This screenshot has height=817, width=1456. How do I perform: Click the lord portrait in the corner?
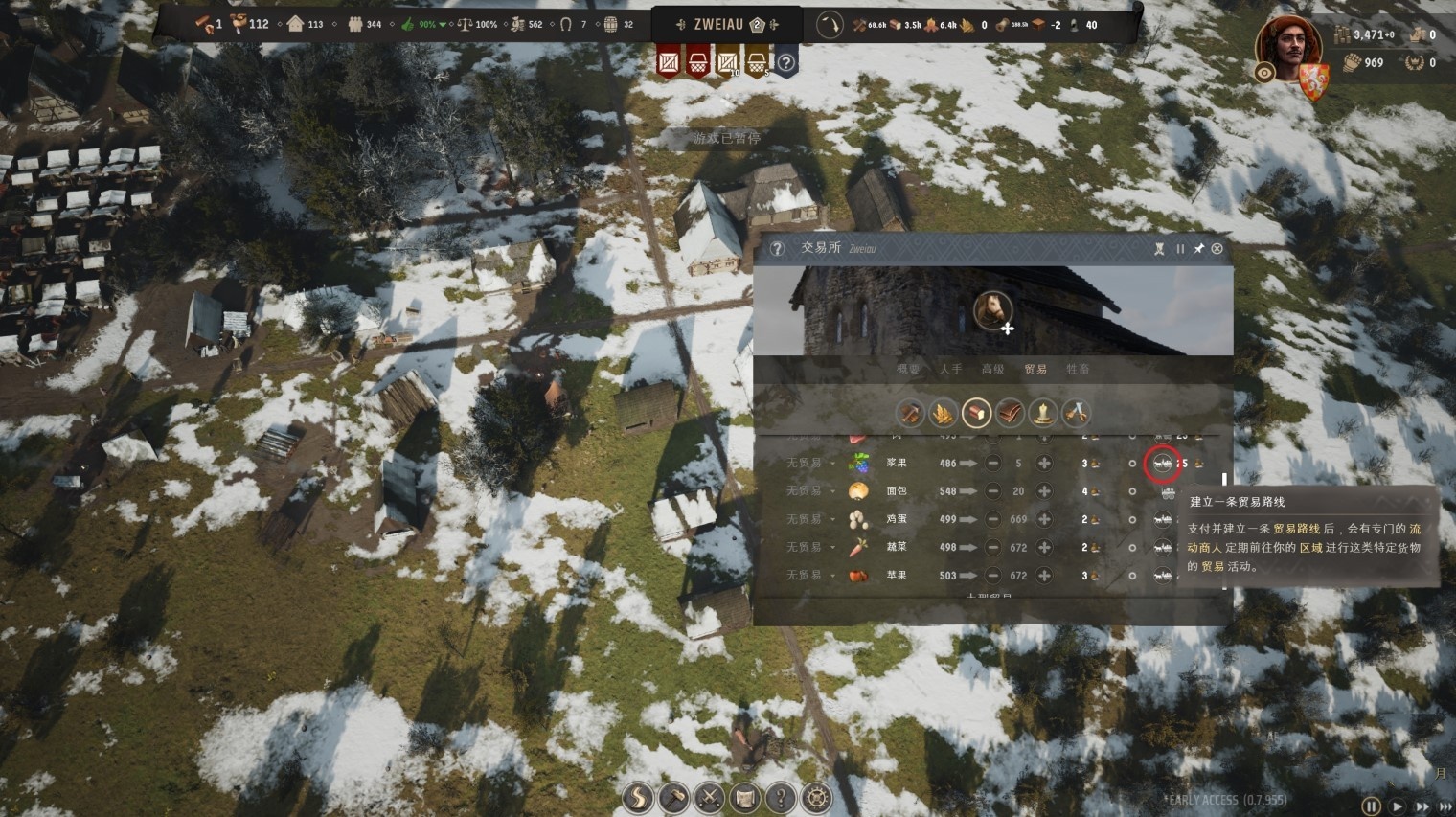pos(1287,48)
